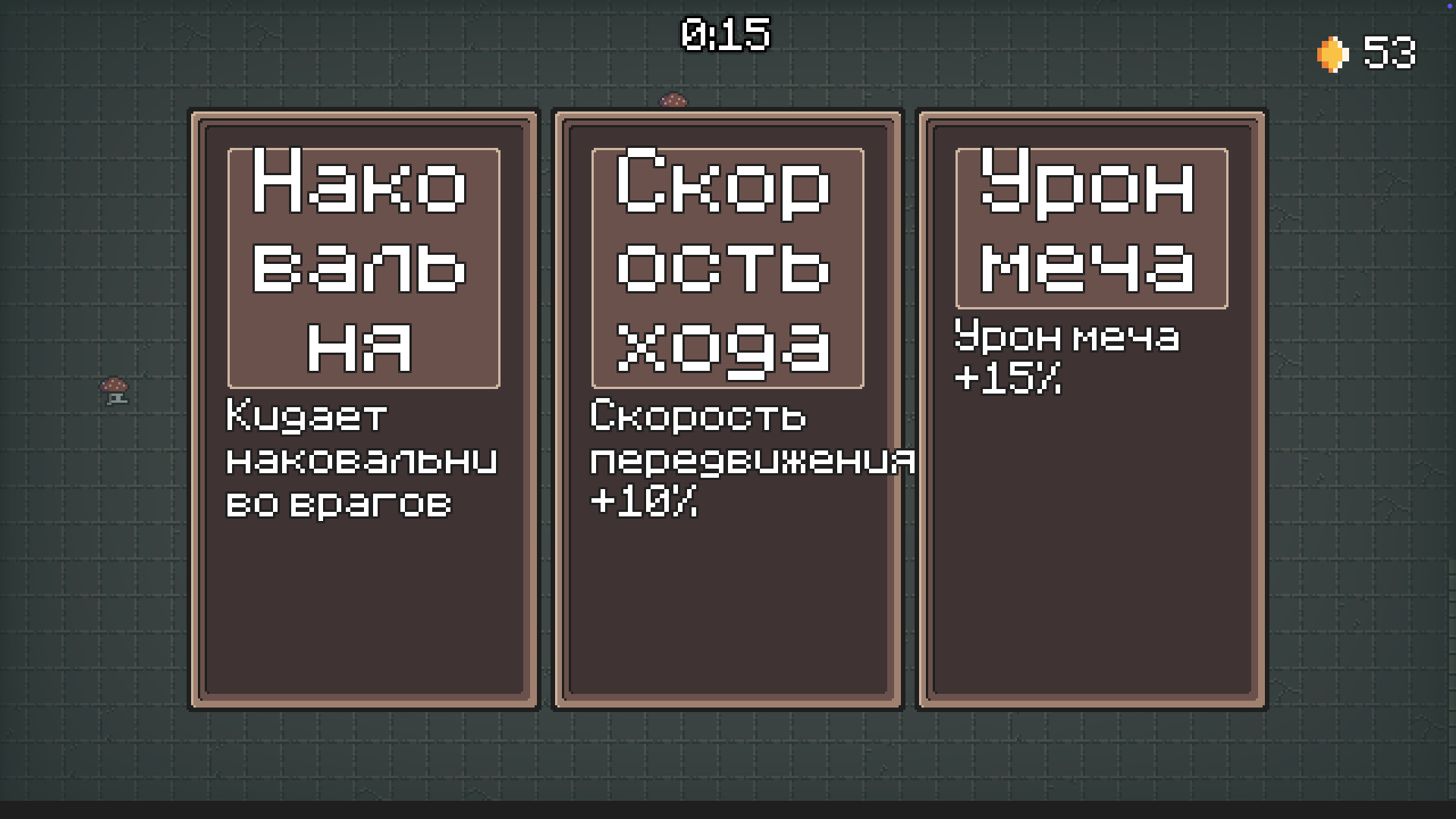The width and height of the screenshot is (1456, 819).
Task: Click the Урон меча title box
Action: click(x=1092, y=227)
